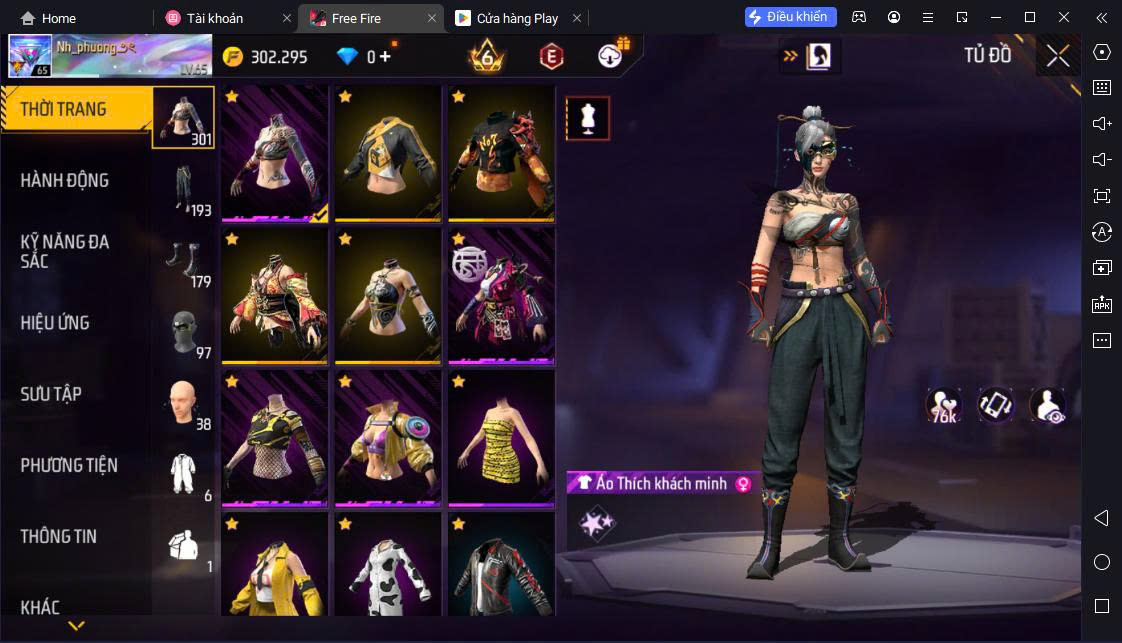Open the KỸ NĂNG ĐA SẮC category
The image size is (1122, 643).
tap(80, 251)
